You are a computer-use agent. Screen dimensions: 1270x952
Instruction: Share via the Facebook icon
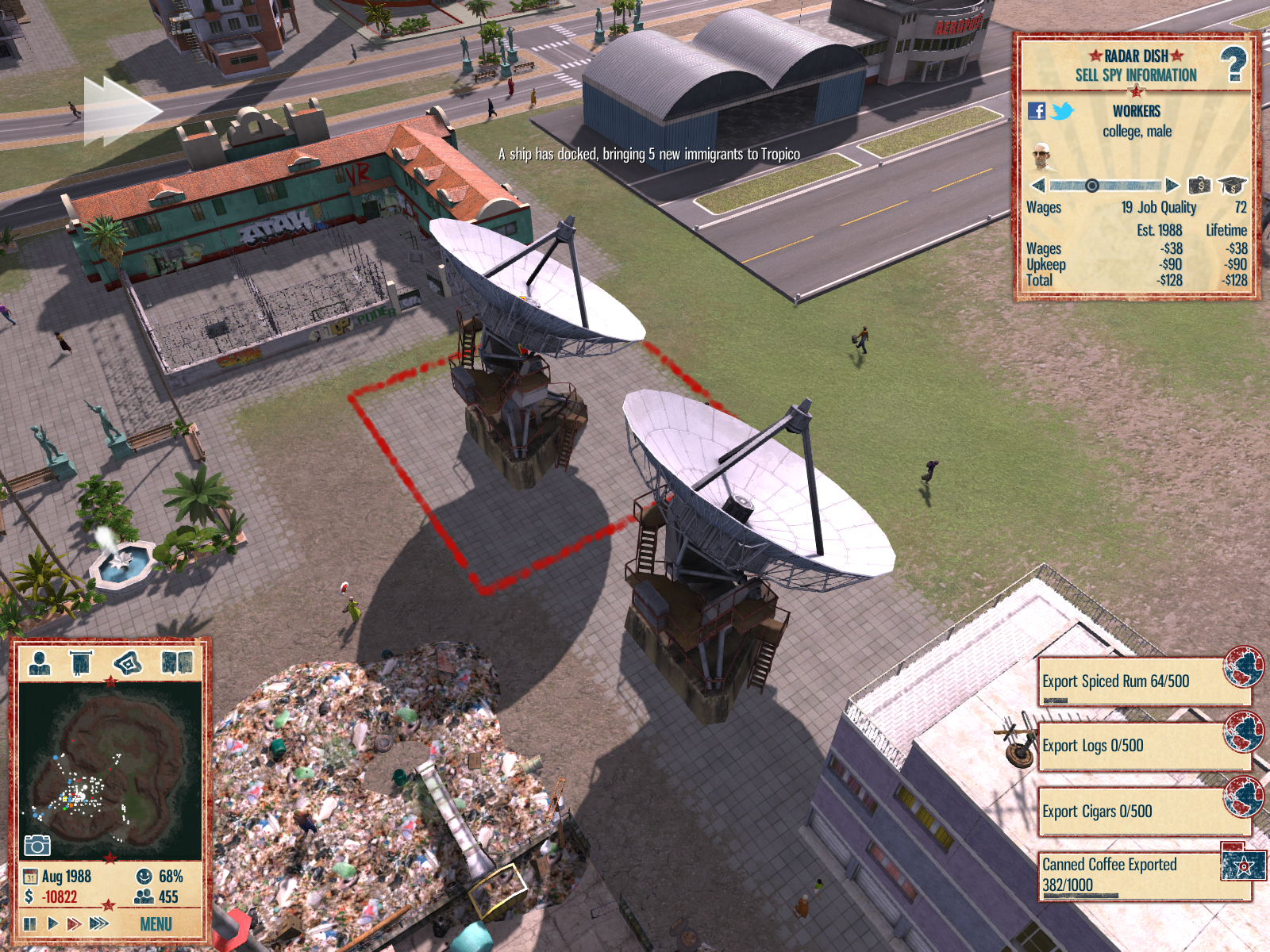[x=1037, y=111]
